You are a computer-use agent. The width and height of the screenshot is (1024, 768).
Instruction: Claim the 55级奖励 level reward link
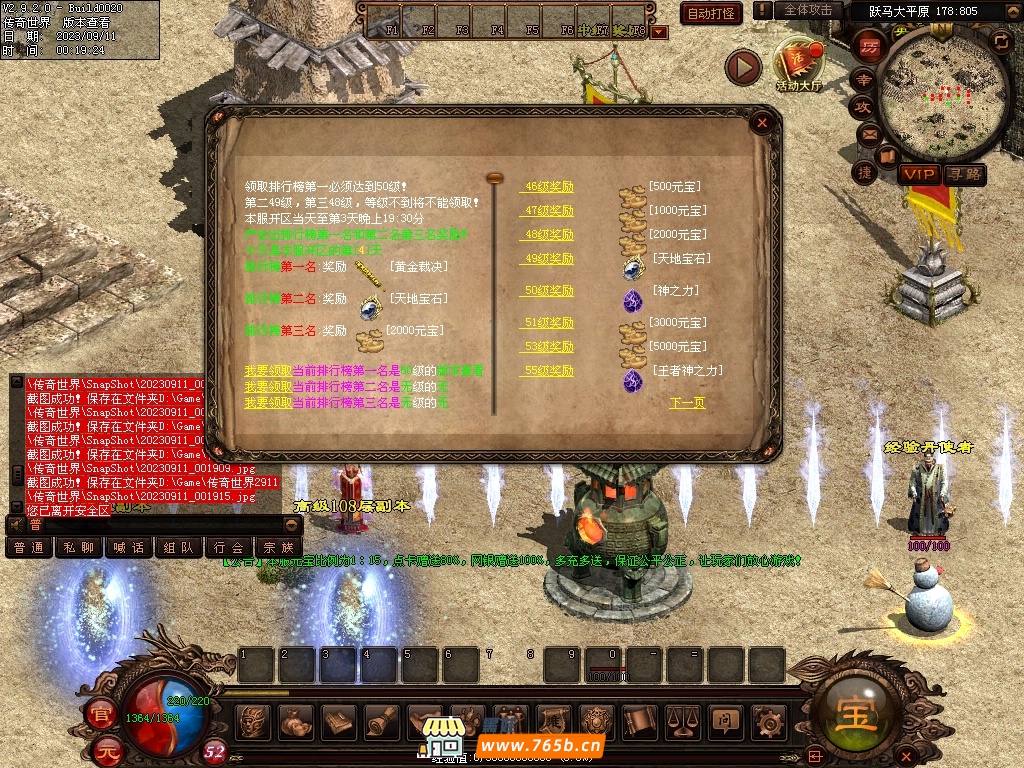[549, 371]
